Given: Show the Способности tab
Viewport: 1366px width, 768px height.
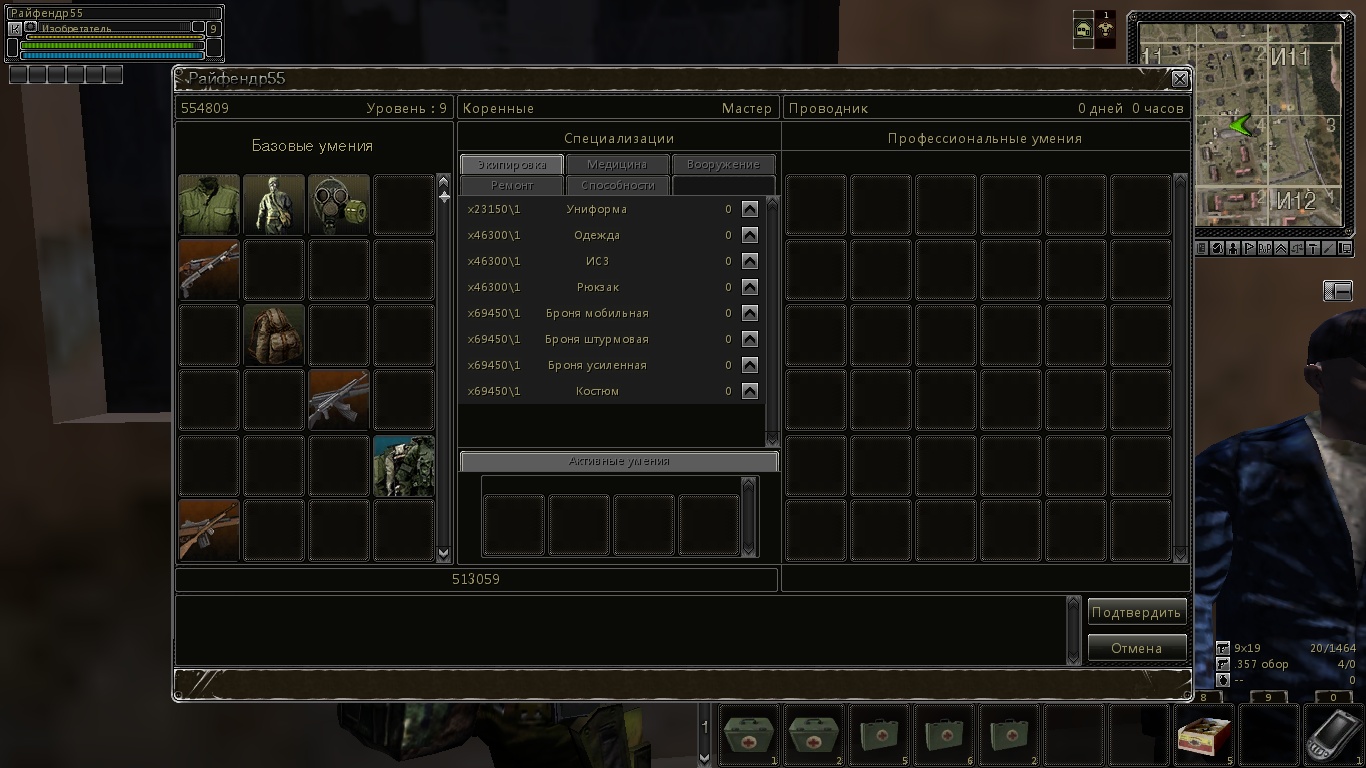Looking at the screenshot, I should (x=618, y=185).
